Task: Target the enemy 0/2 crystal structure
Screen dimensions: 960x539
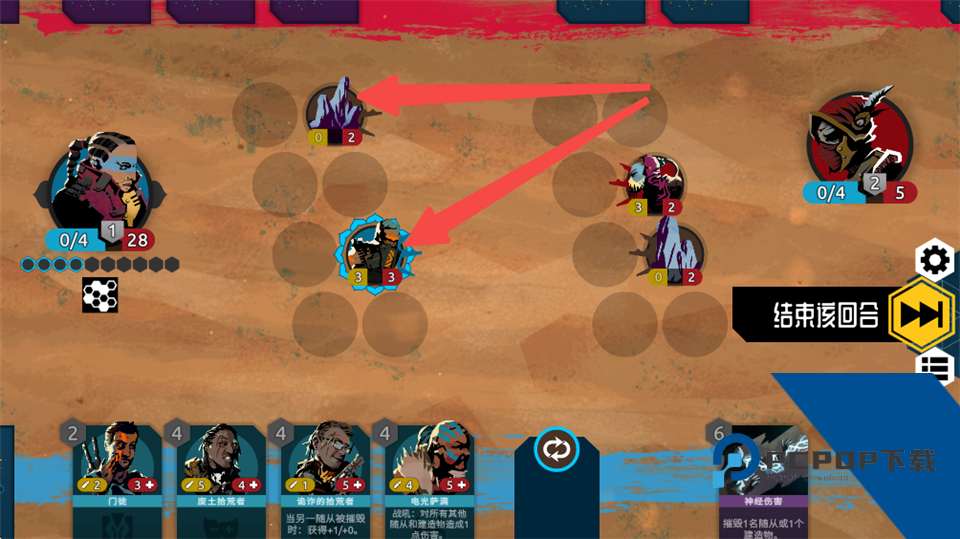Action: (671, 254)
